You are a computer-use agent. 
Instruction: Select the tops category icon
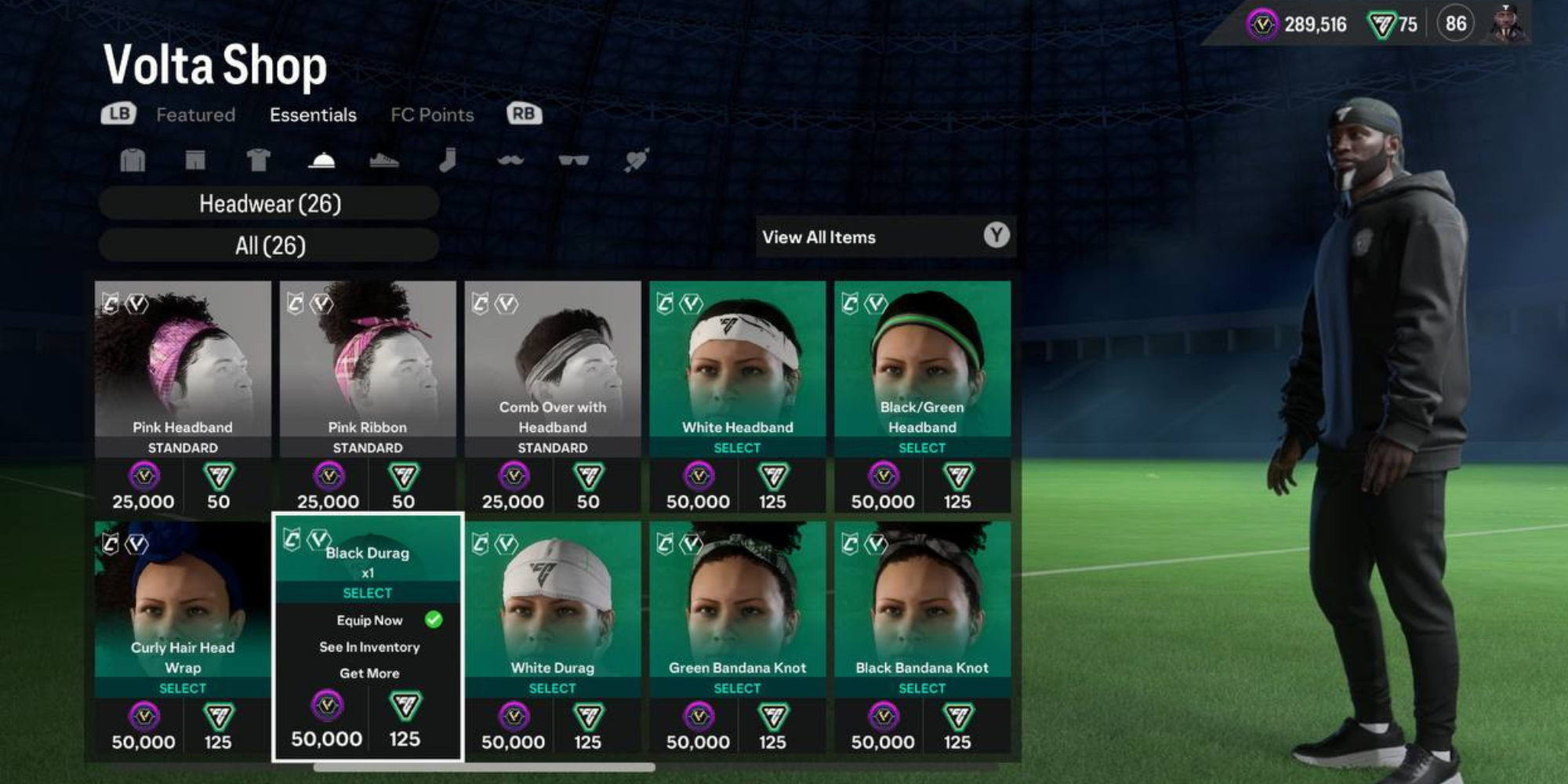click(x=133, y=161)
